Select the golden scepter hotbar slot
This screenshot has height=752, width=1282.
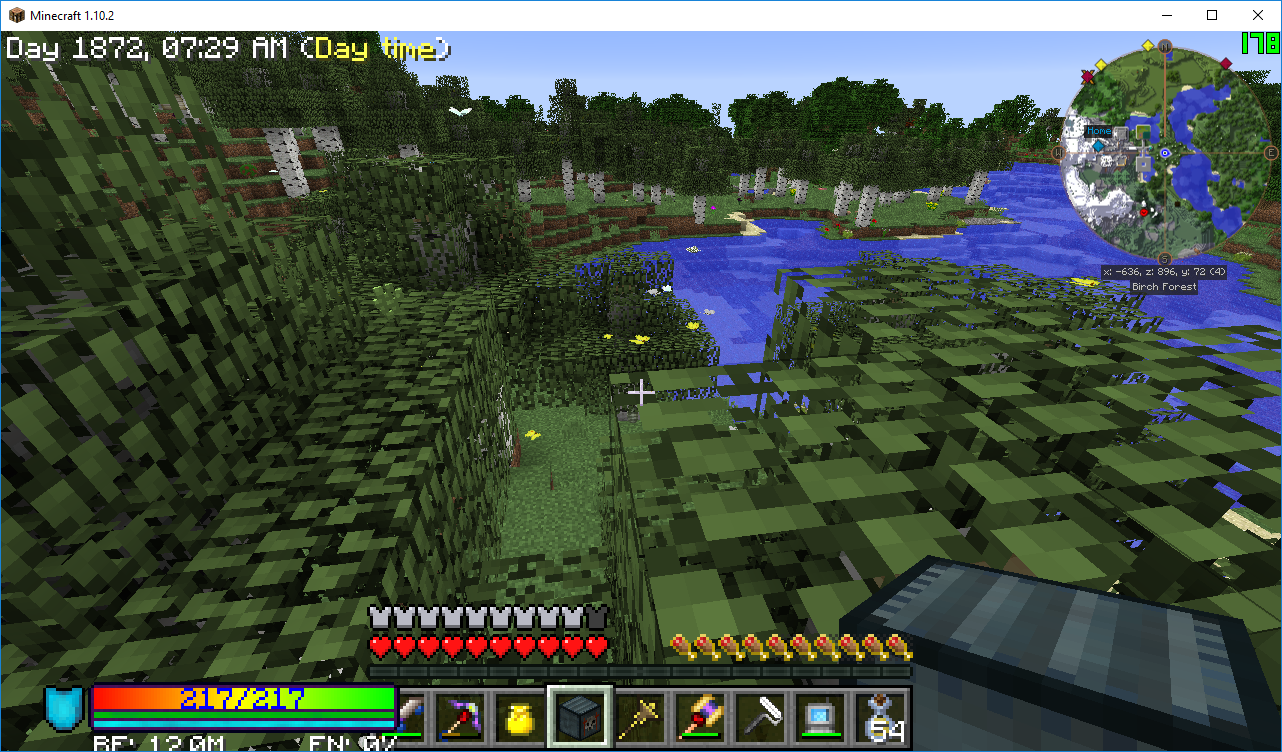[x=637, y=716]
